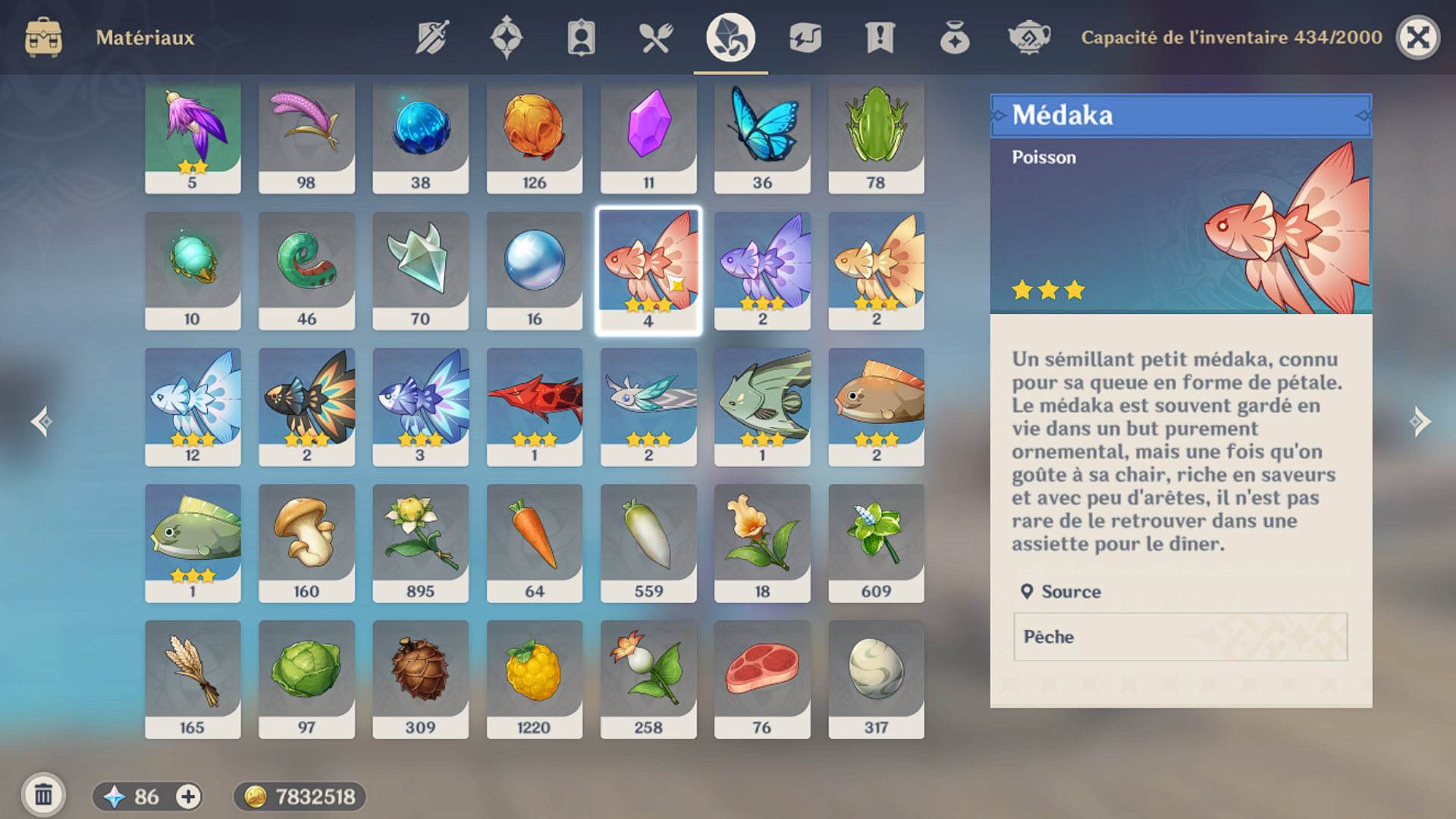Select the carrot item slot
This screenshot has height=819, width=1456.
pyautogui.click(x=535, y=543)
